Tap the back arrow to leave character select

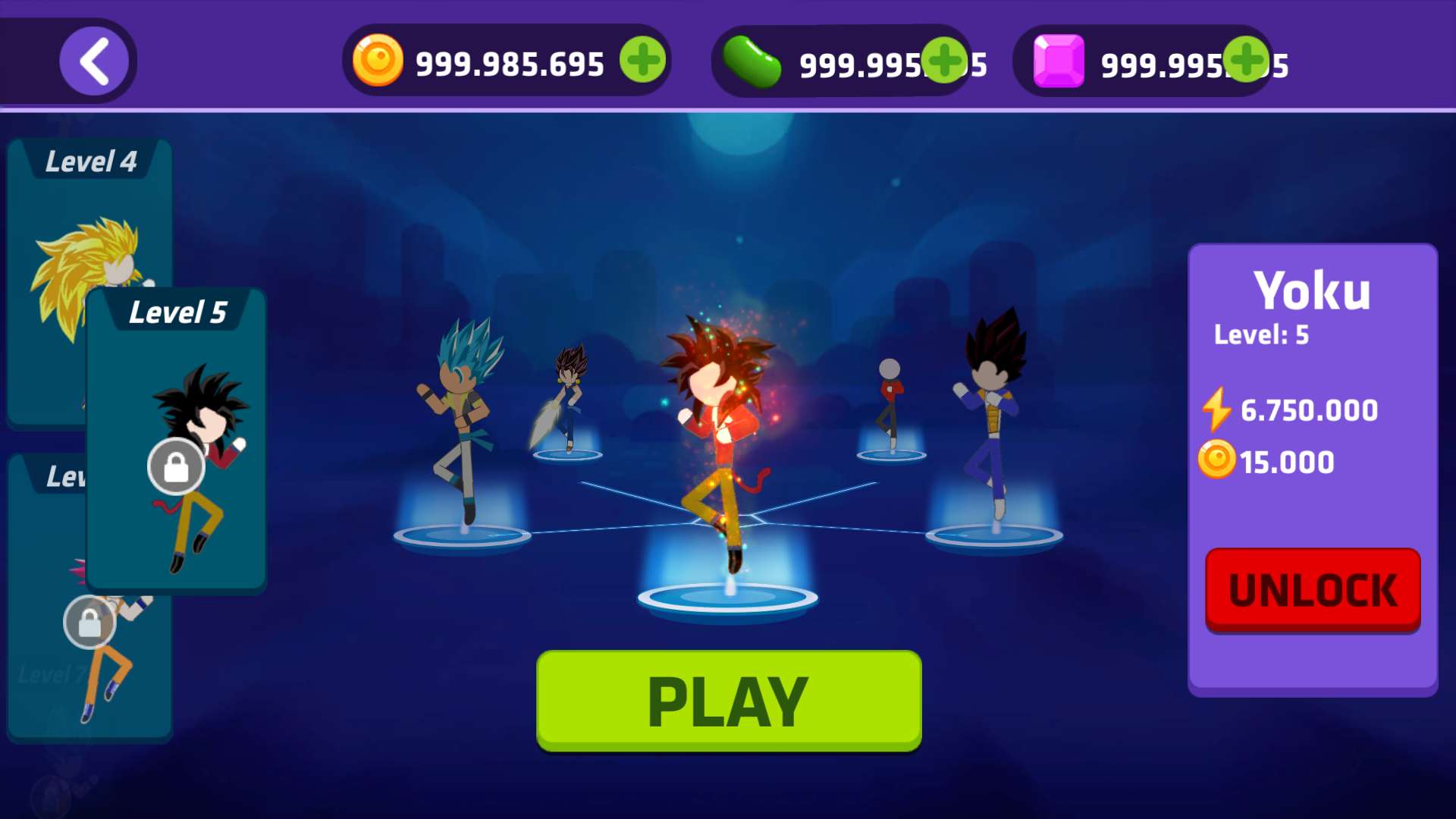click(95, 61)
